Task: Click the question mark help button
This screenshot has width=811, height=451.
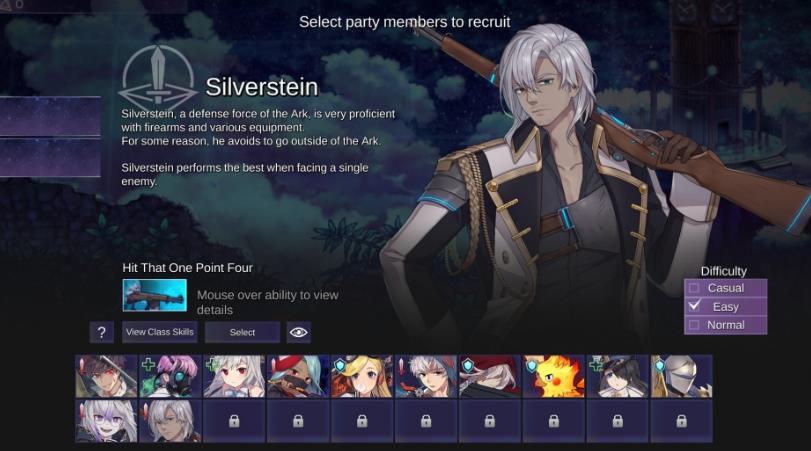Action: click(x=100, y=332)
